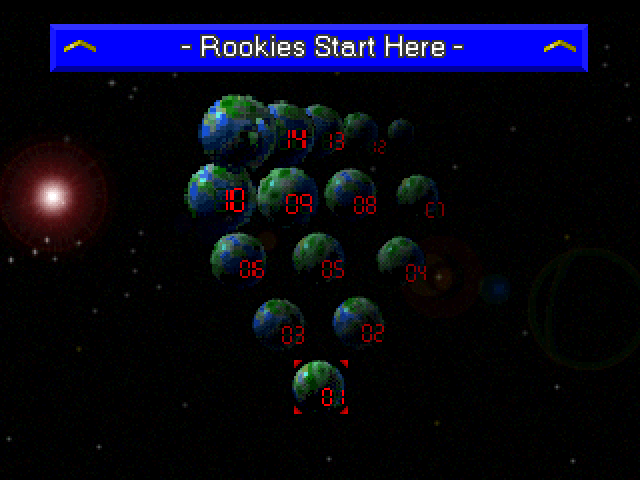Image resolution: width=640 pixels, height=480 pixels.
Task: Pick planet number 07
Action: [x=417, y=196]
